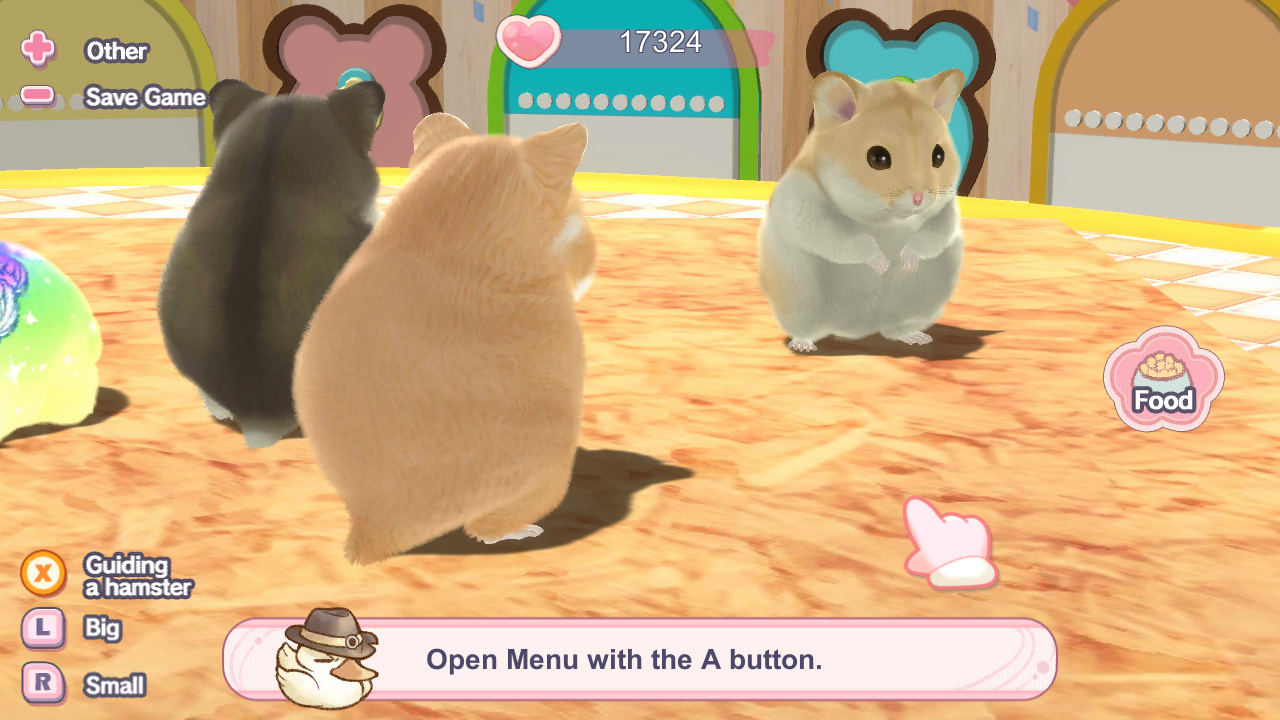The image size is (1280, 720).
Task: Click the dotted progress meter below the heart
Action: [625, 100]
